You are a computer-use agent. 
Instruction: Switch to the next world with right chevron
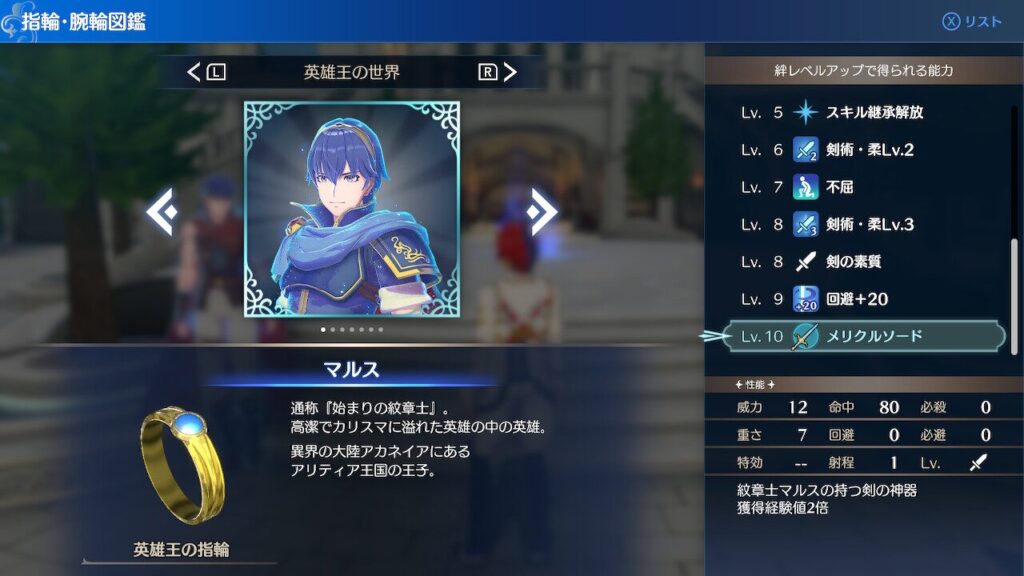pos(509,72)
